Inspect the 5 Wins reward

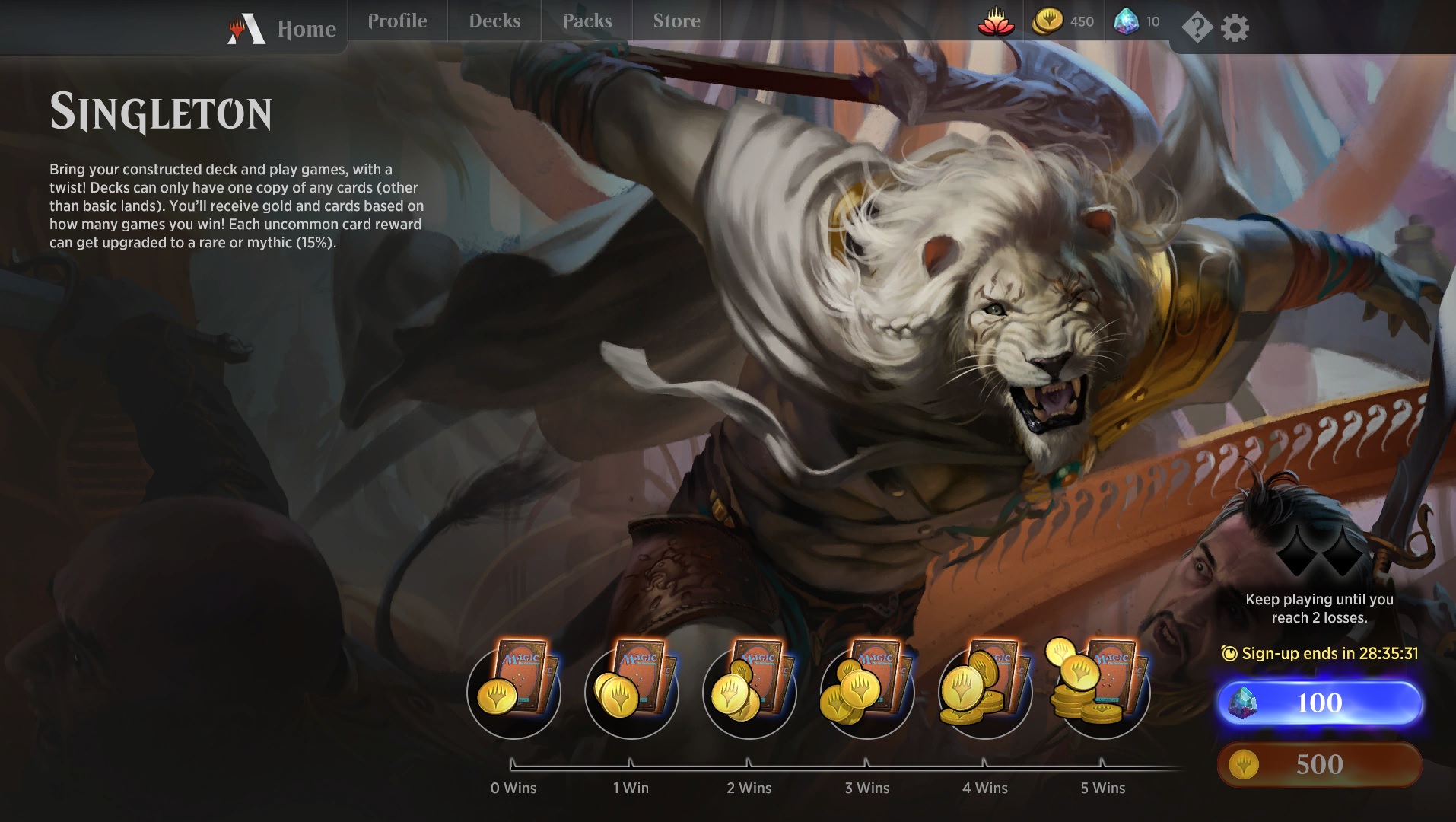1102,690
